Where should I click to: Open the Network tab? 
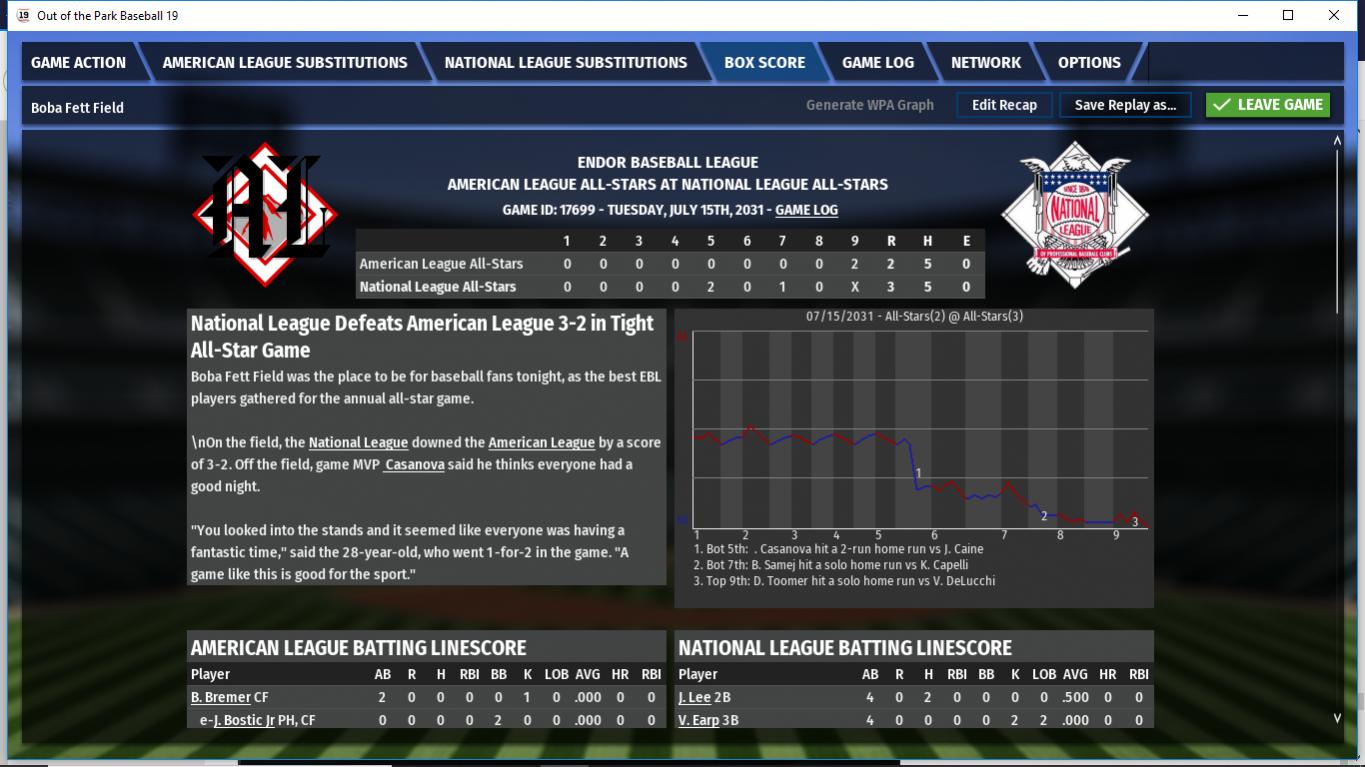[985, 62]
